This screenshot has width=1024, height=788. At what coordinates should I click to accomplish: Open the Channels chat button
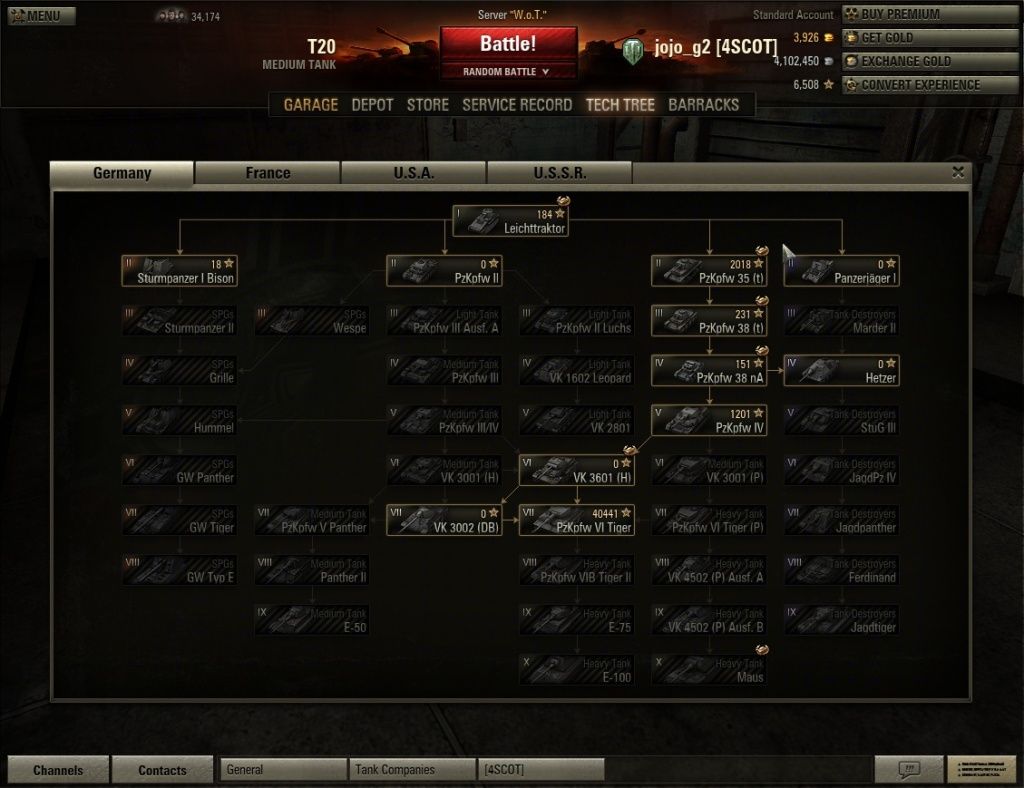click(58, 770)
